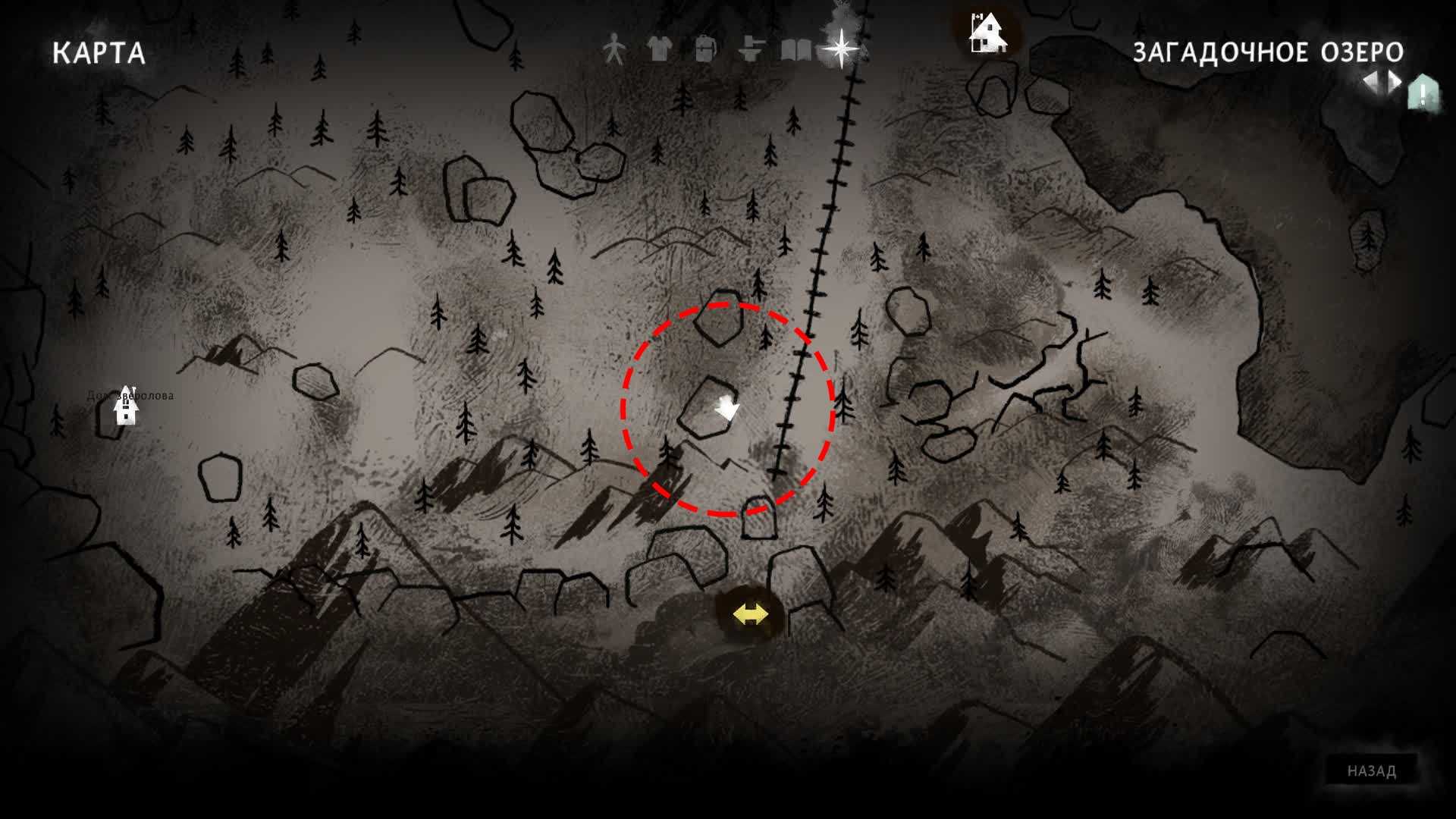Select the house with flag map marker
This screenshot has height=819, width=1456.
pos(987,33)
